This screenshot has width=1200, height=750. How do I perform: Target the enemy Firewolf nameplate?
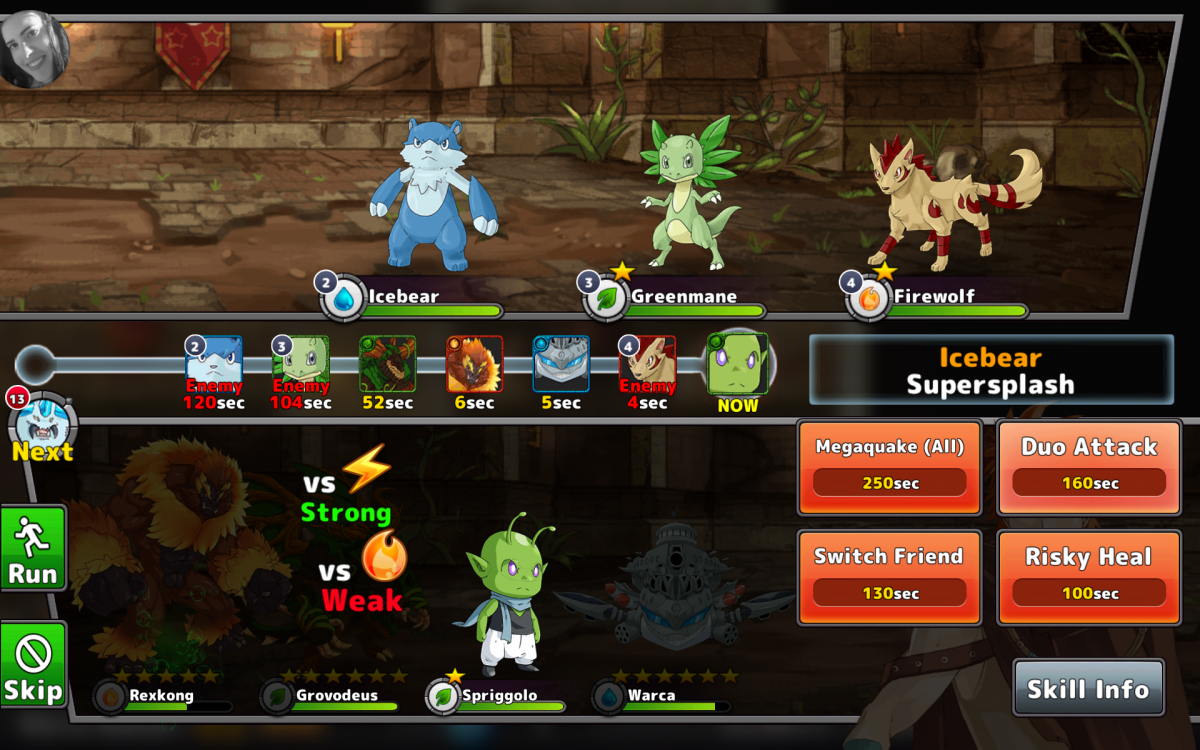(x=936, y=297)
